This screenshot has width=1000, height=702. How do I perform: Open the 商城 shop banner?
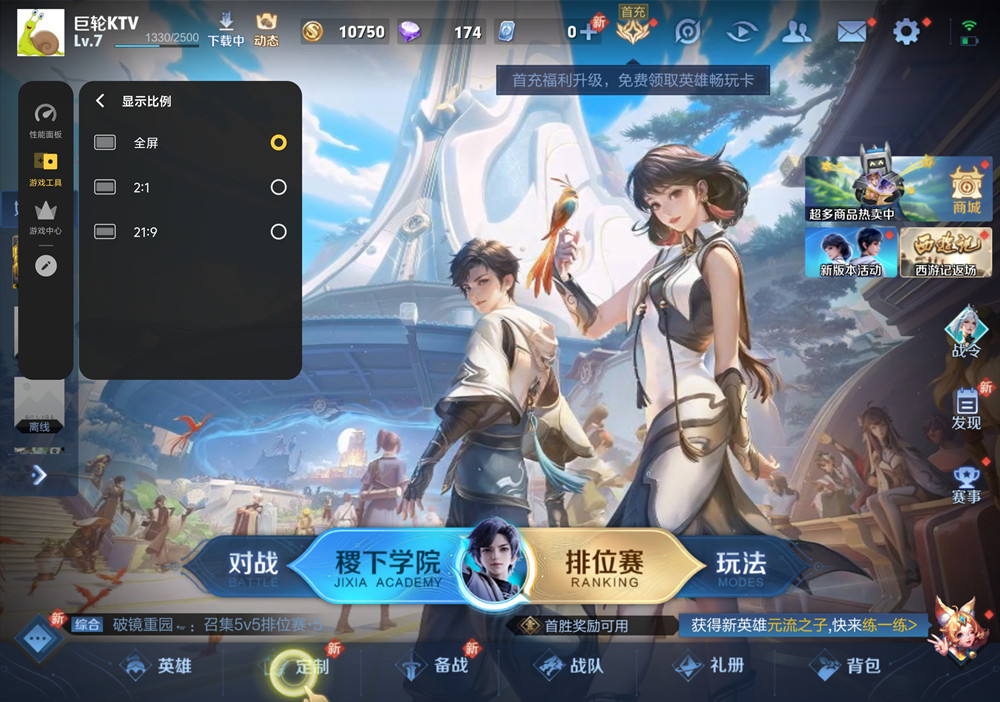tap(966, 189)
